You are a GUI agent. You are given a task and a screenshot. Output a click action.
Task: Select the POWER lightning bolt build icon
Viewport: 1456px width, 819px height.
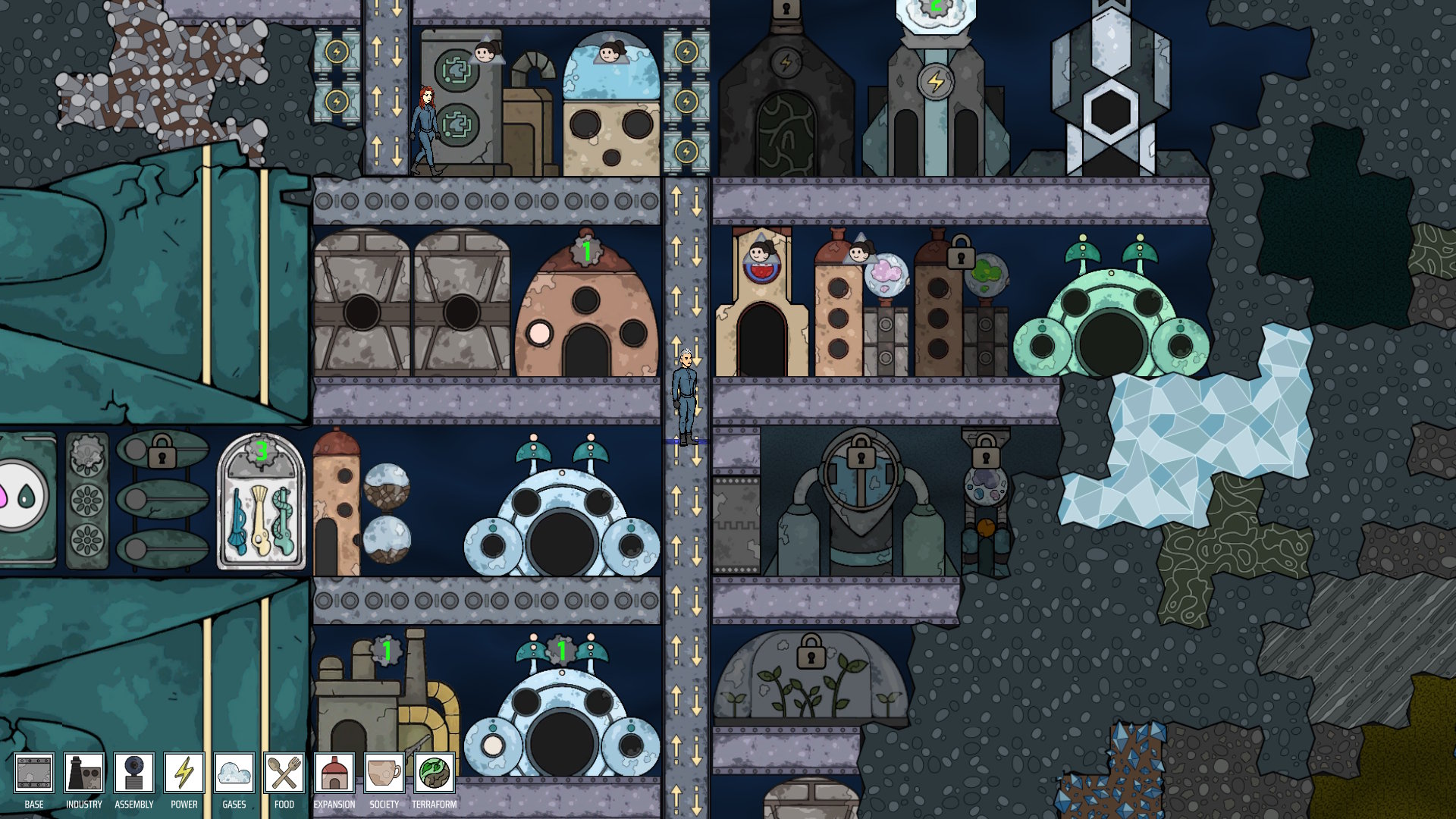pos(184,773)
